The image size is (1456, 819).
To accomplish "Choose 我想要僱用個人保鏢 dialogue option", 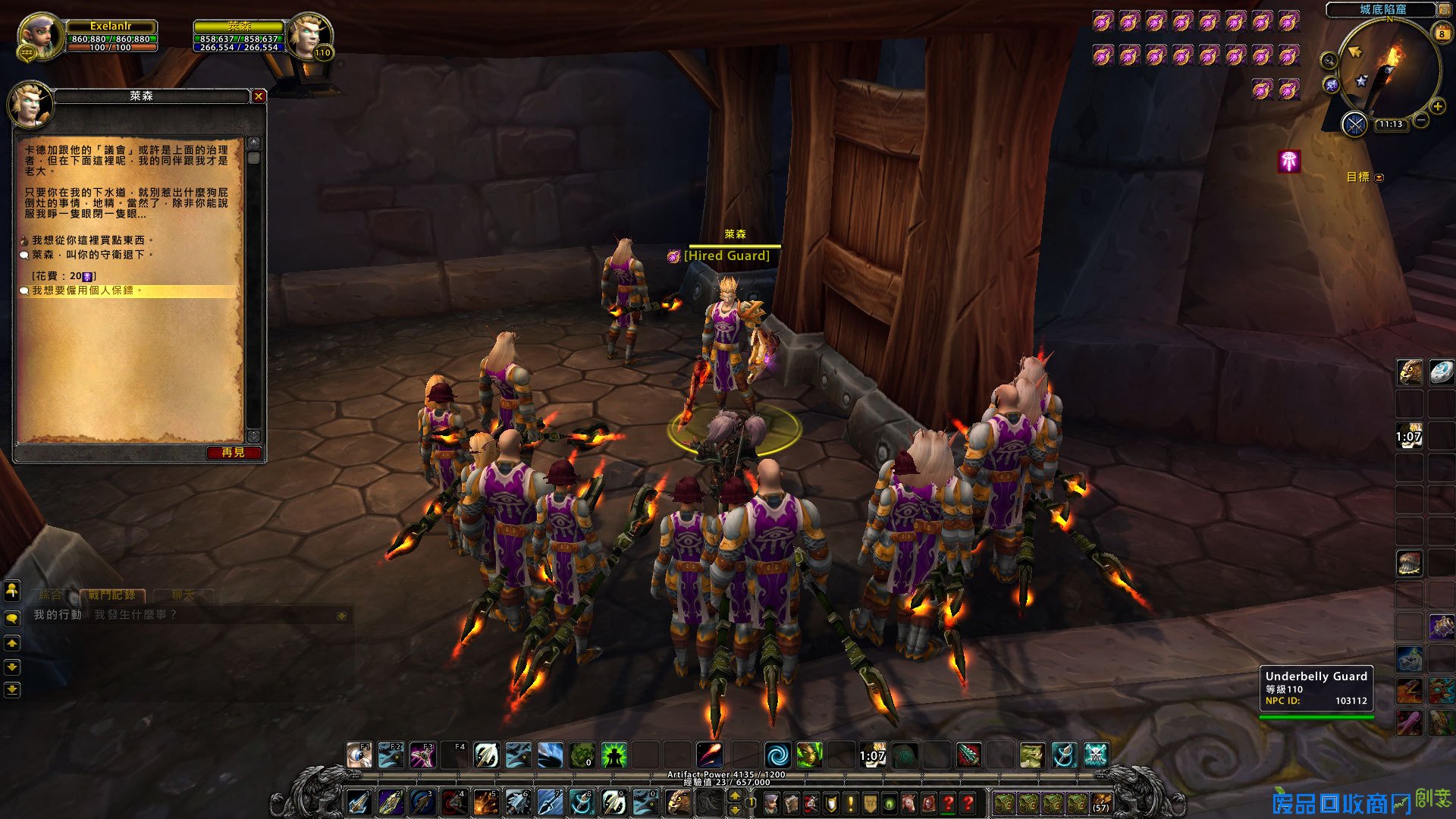I will 86,290.
